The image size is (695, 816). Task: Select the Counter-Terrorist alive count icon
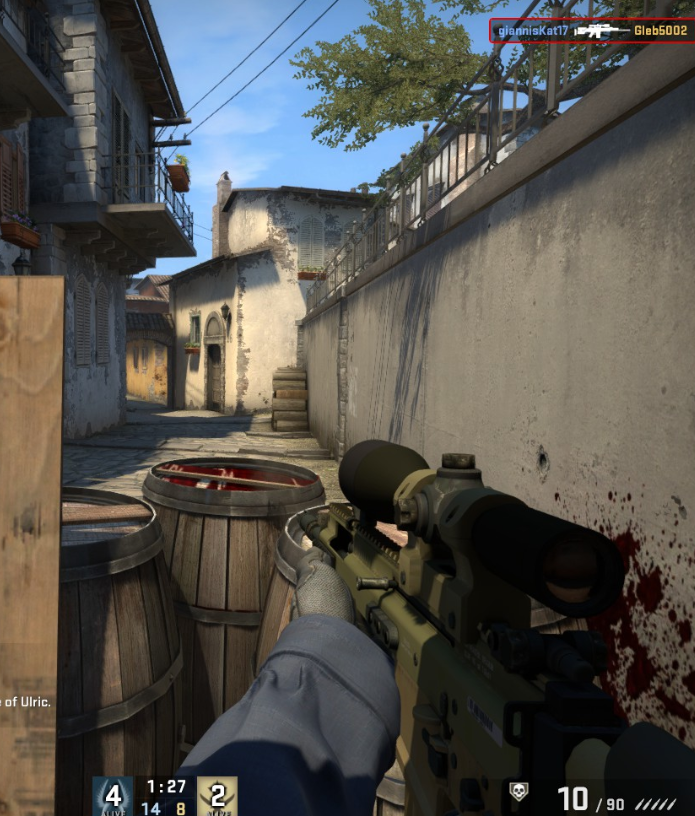[x=113, y=796]
